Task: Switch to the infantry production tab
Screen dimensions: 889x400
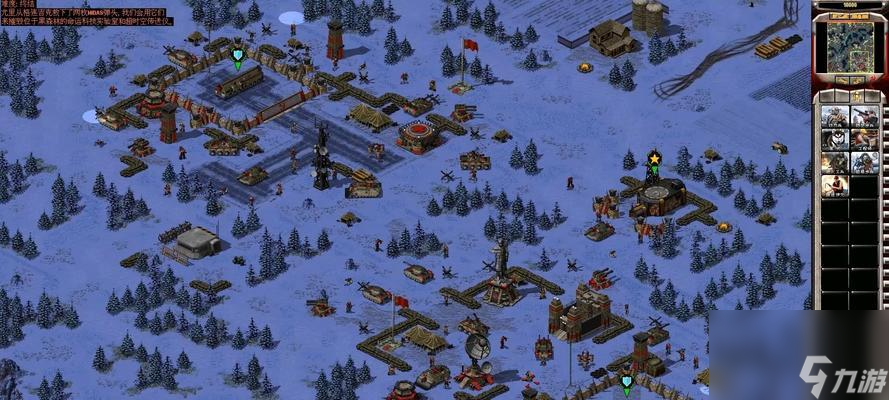Action: point(857,96)
